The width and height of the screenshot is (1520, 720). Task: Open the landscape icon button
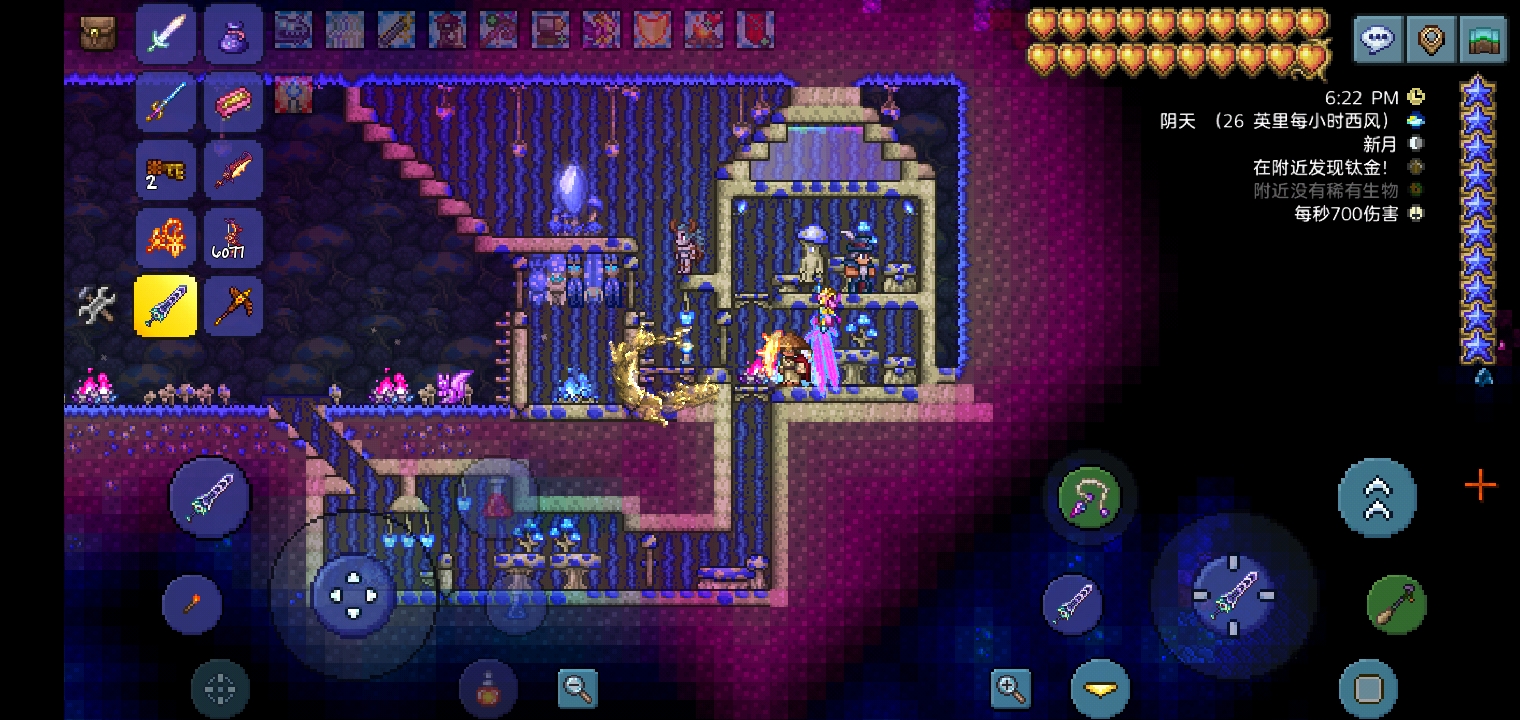1483,40
